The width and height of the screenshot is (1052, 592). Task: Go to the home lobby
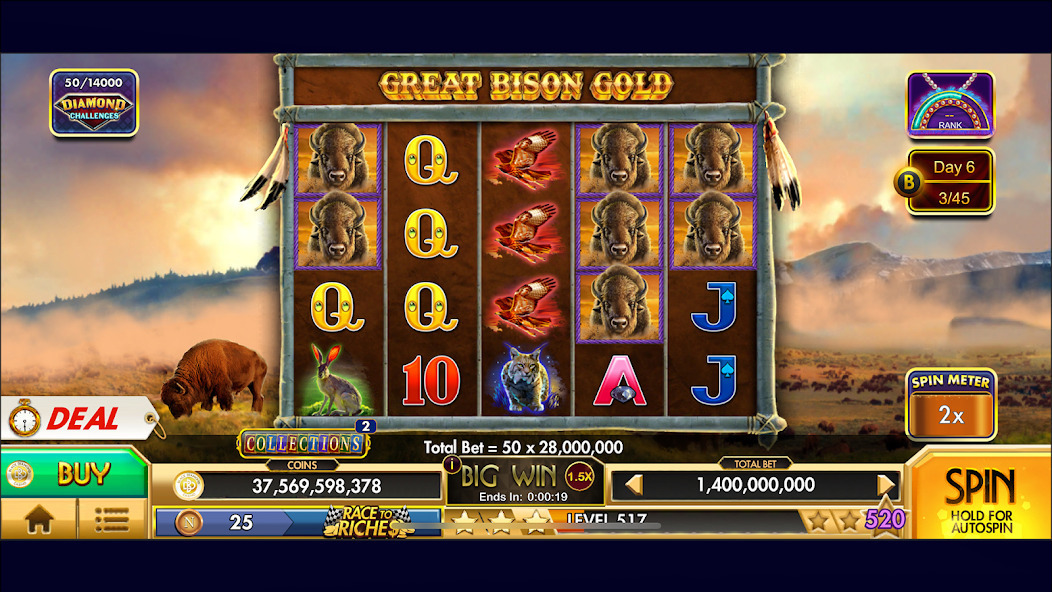click(x=37, y=519)
